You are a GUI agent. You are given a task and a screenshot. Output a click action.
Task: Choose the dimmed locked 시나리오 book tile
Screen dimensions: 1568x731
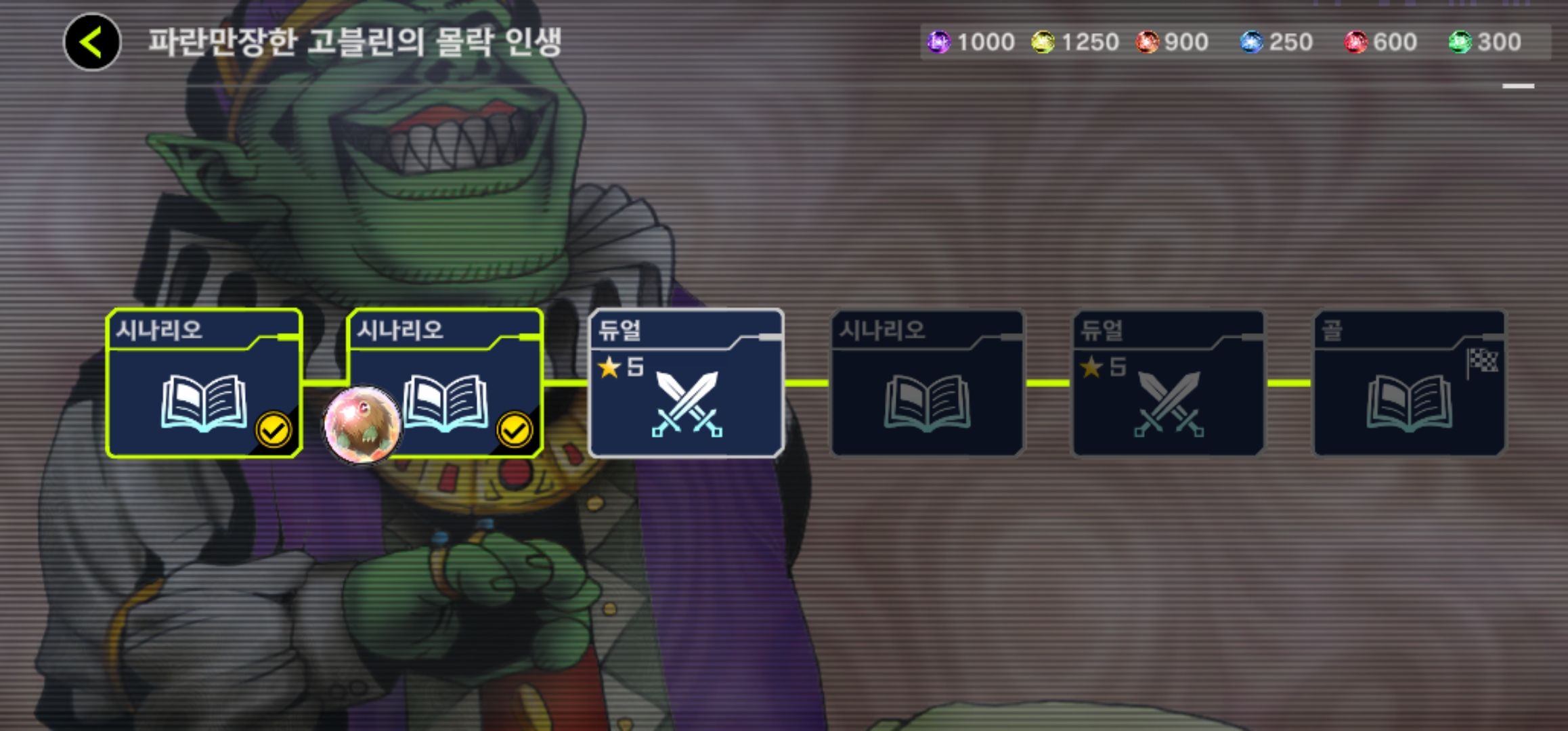click(x=928, y=383)
